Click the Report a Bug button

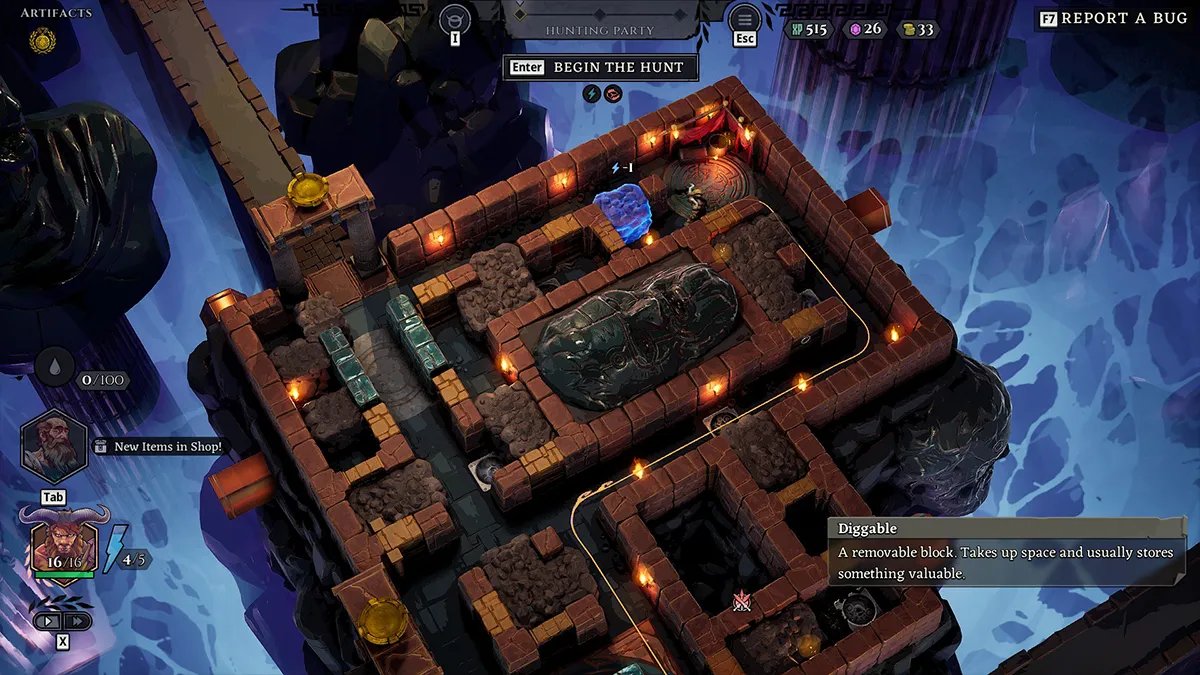click(1111, 18)
